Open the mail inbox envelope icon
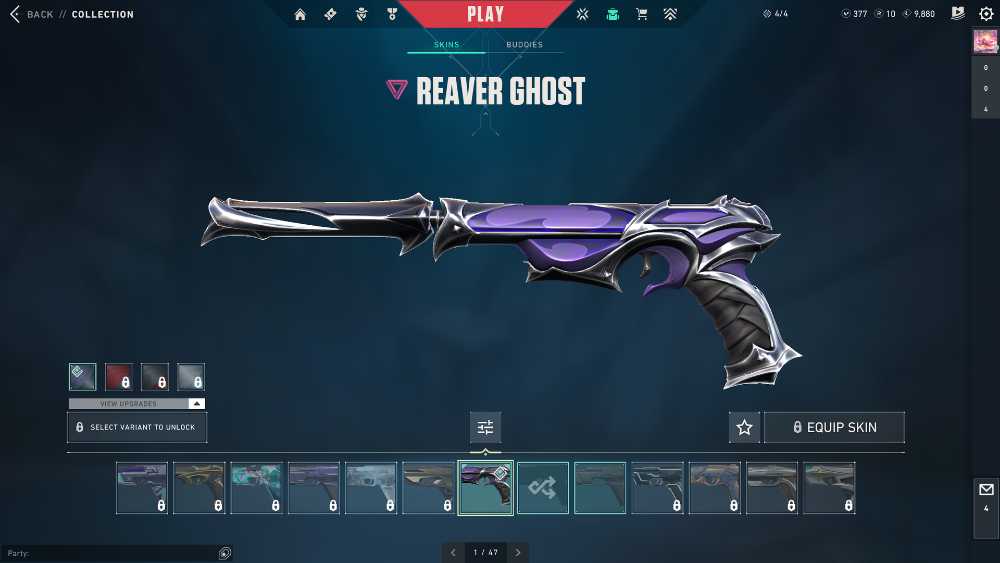The width and height of the screenshot is (1000, 563). [986, 490]
